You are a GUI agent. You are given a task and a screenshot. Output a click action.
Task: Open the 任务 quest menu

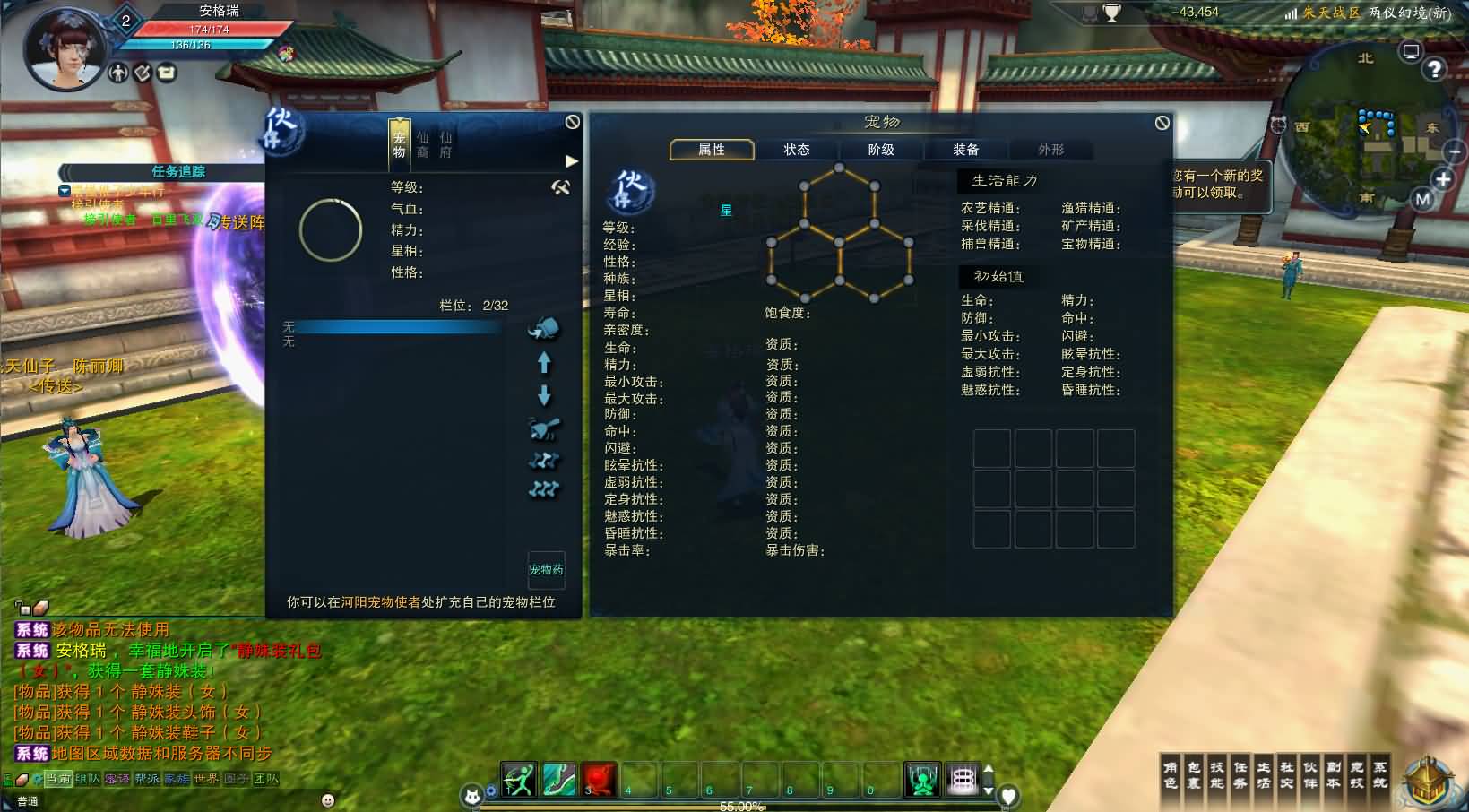tap(1240, 775)
